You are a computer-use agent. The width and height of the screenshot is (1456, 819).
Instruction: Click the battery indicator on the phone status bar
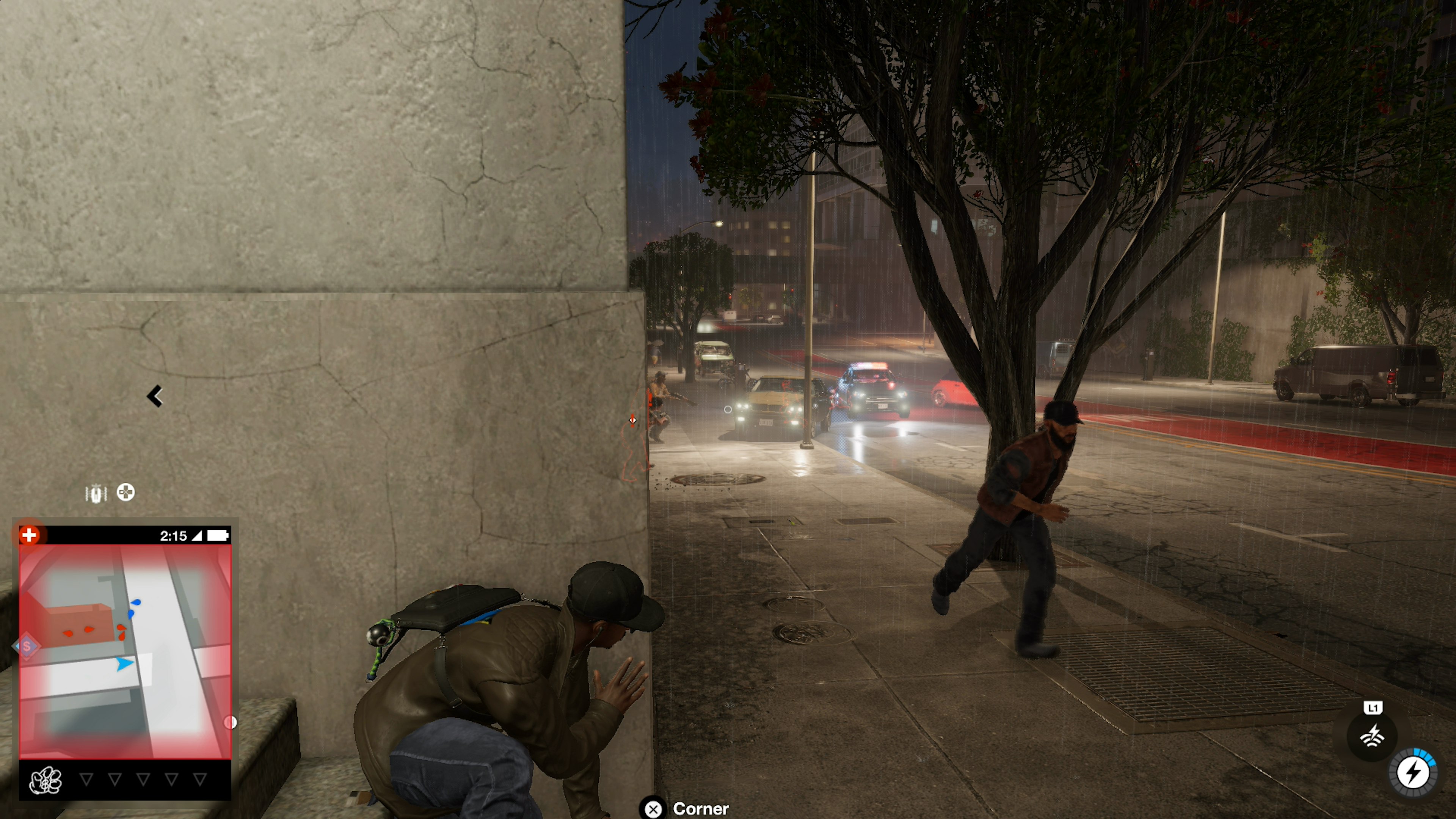coord(221,536)
